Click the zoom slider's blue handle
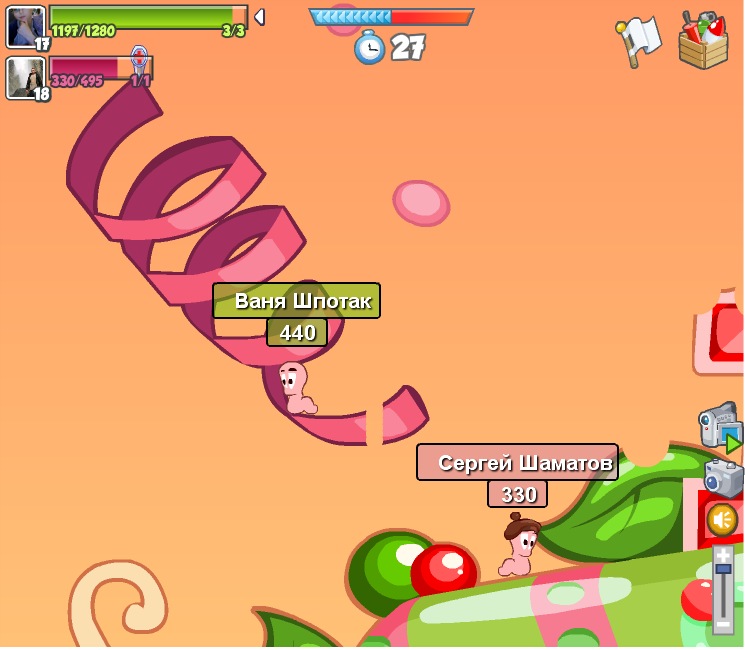This screenshot has height=650, width=745. (723, 569)
